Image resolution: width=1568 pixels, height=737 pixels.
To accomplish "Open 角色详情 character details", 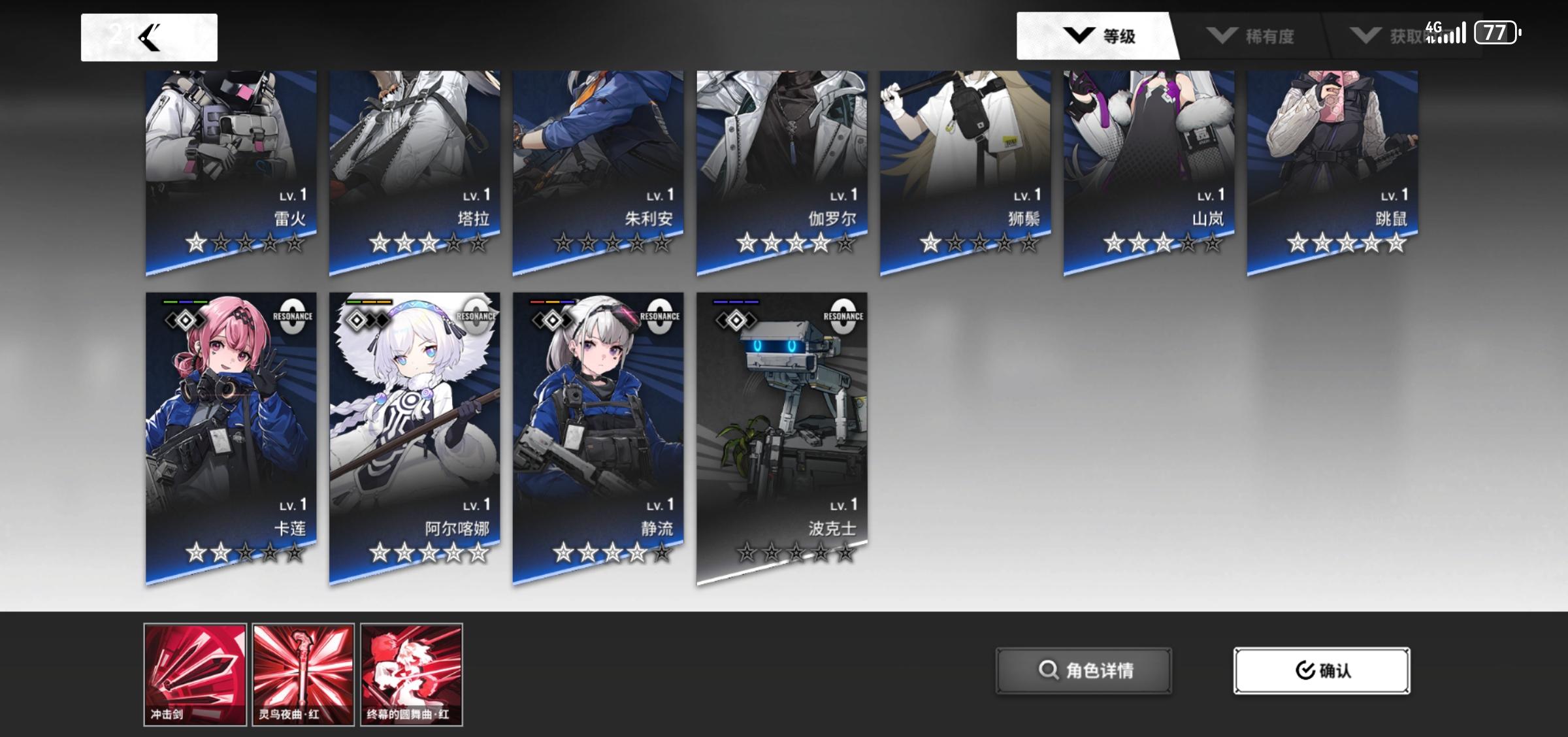I will [1083, 670].
